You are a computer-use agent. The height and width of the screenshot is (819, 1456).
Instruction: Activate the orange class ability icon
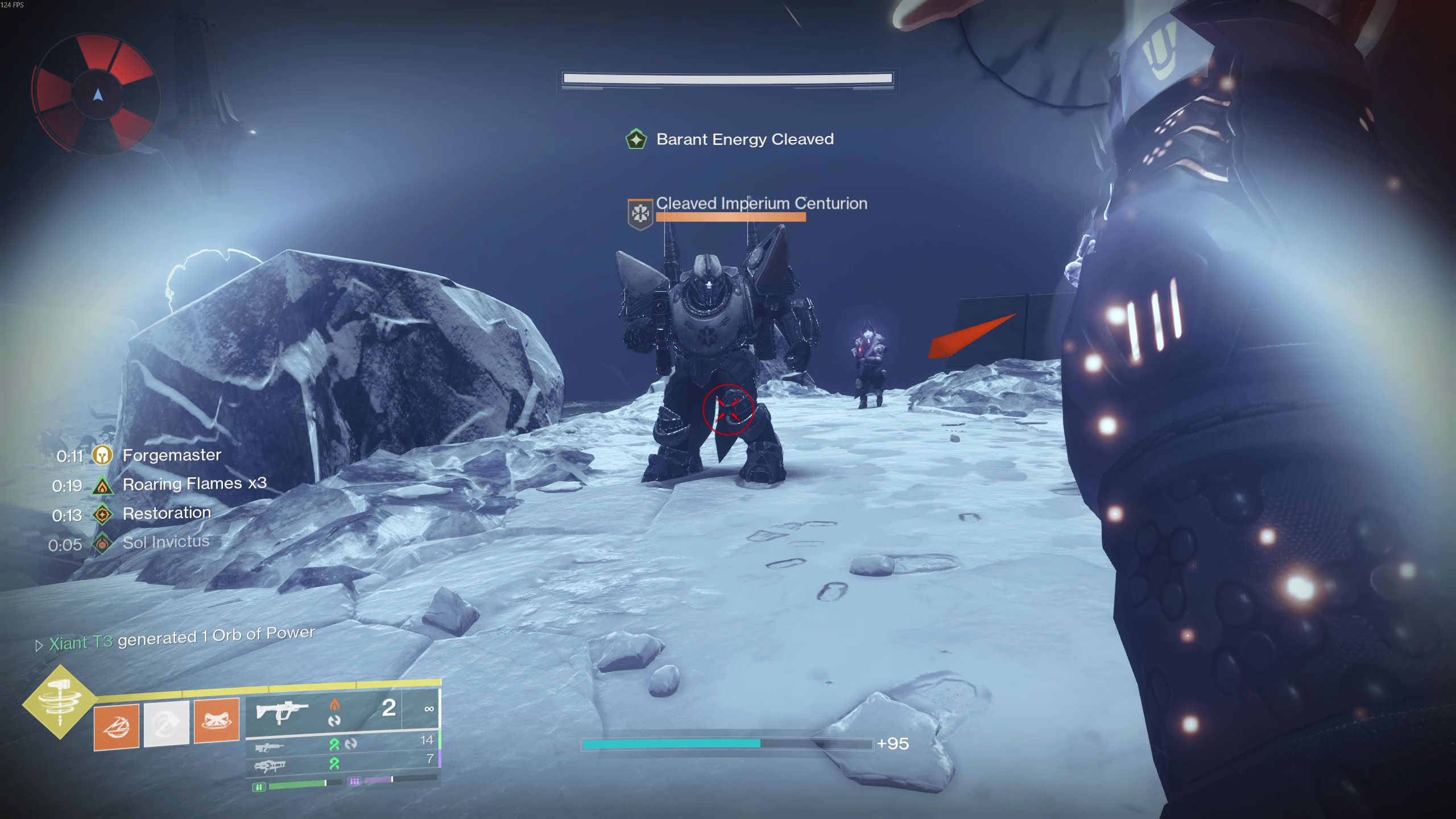pyautogui.click(x=216, y=720)
